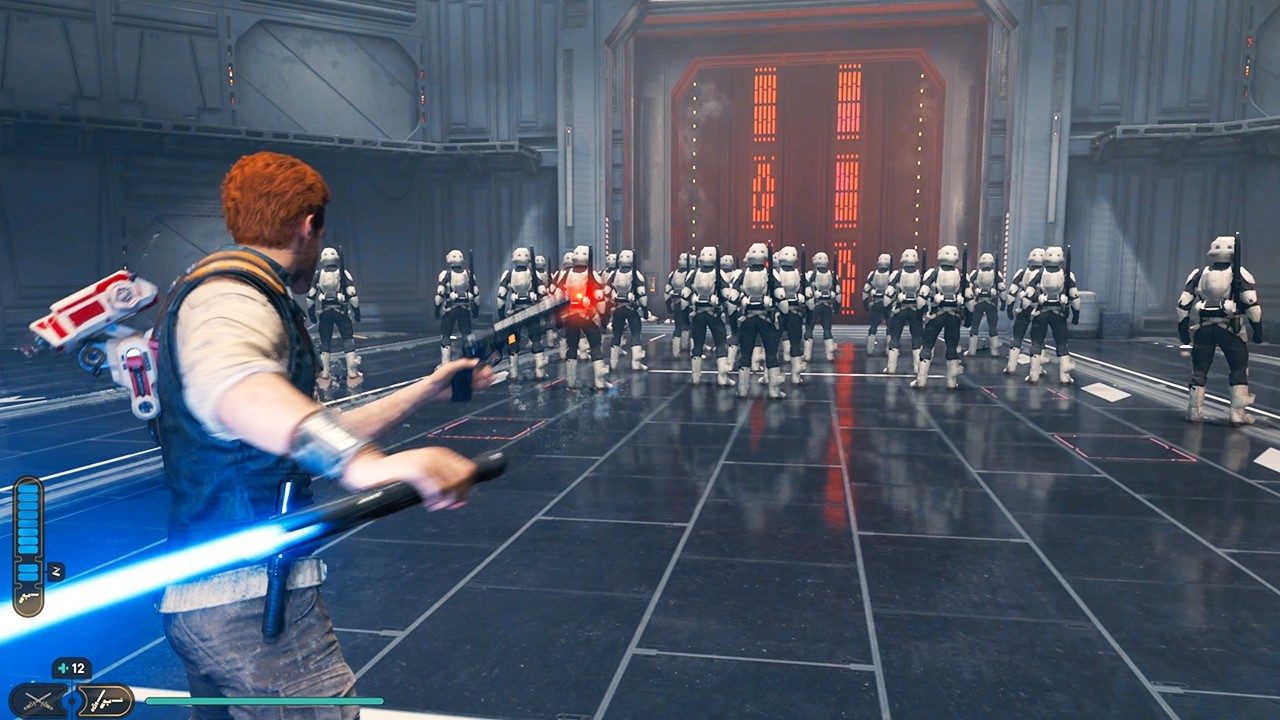Click the Z ability prompt badge
The width and height of the screenshot is (1280, 720).
56,571
